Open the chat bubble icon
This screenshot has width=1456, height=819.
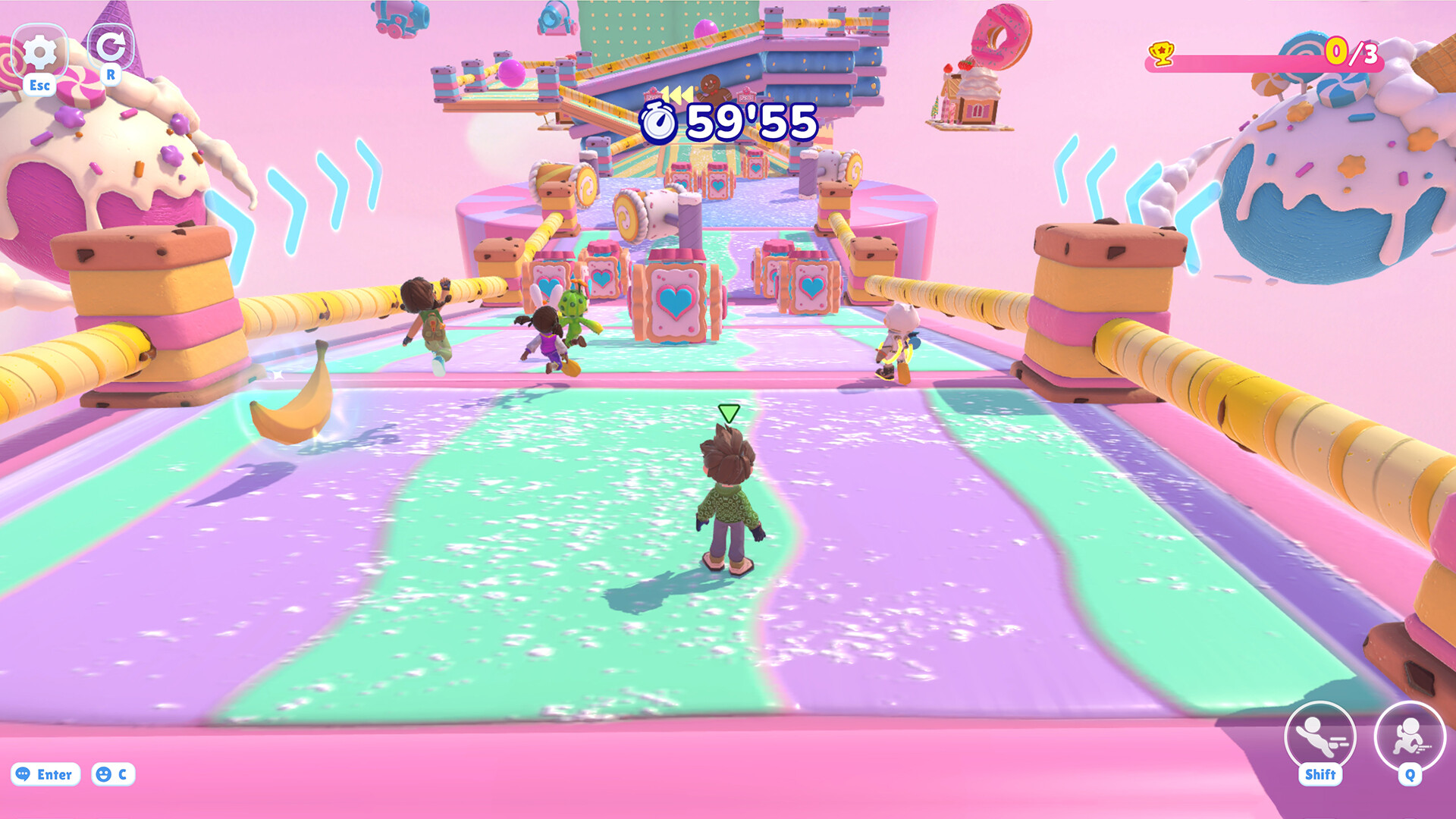pos(23,774)
